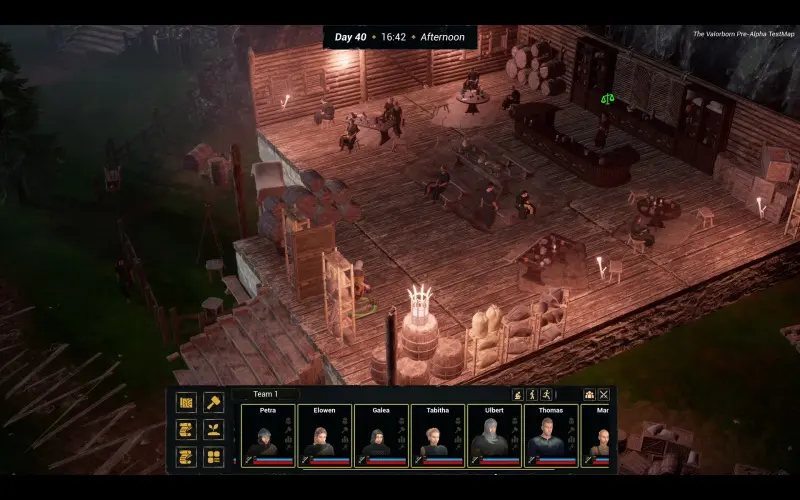This screenshot has width=800, height=500.
Task: Choose Galea from the team roster
Action: click(x=381, y=435)
